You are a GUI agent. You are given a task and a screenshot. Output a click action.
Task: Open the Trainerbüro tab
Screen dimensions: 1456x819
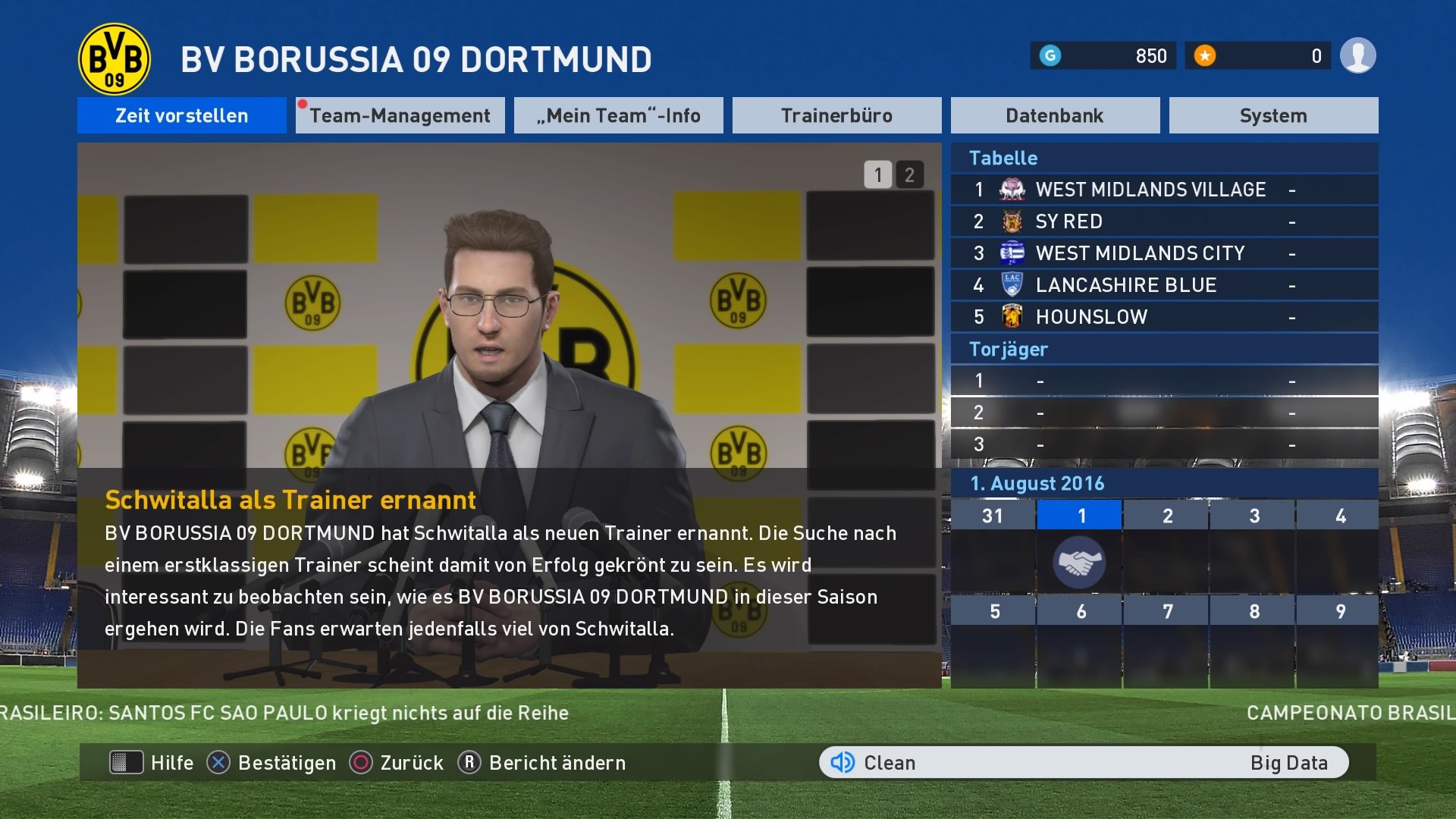coord(836,115)
